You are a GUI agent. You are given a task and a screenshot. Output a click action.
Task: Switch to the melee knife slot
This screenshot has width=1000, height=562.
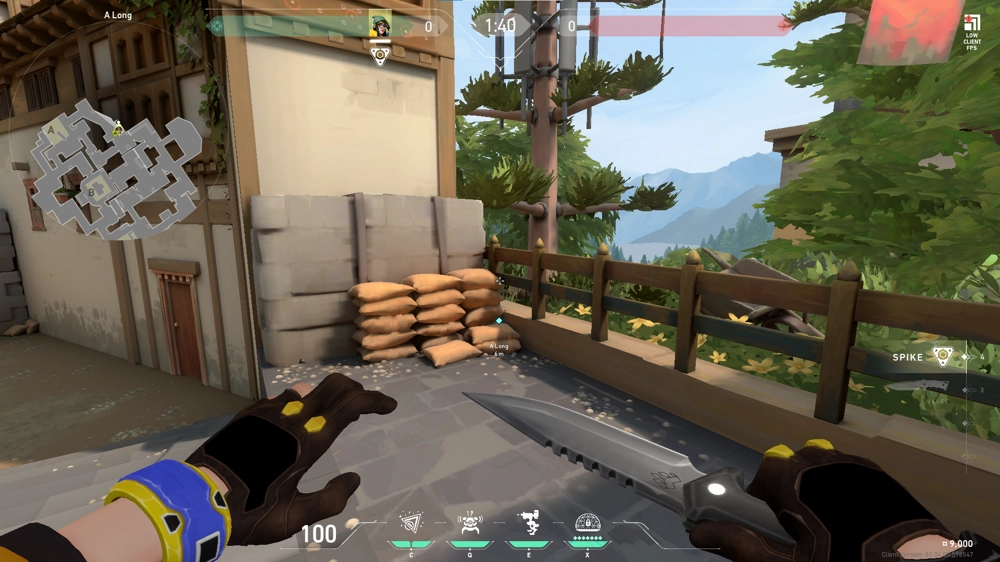point(917,385)
